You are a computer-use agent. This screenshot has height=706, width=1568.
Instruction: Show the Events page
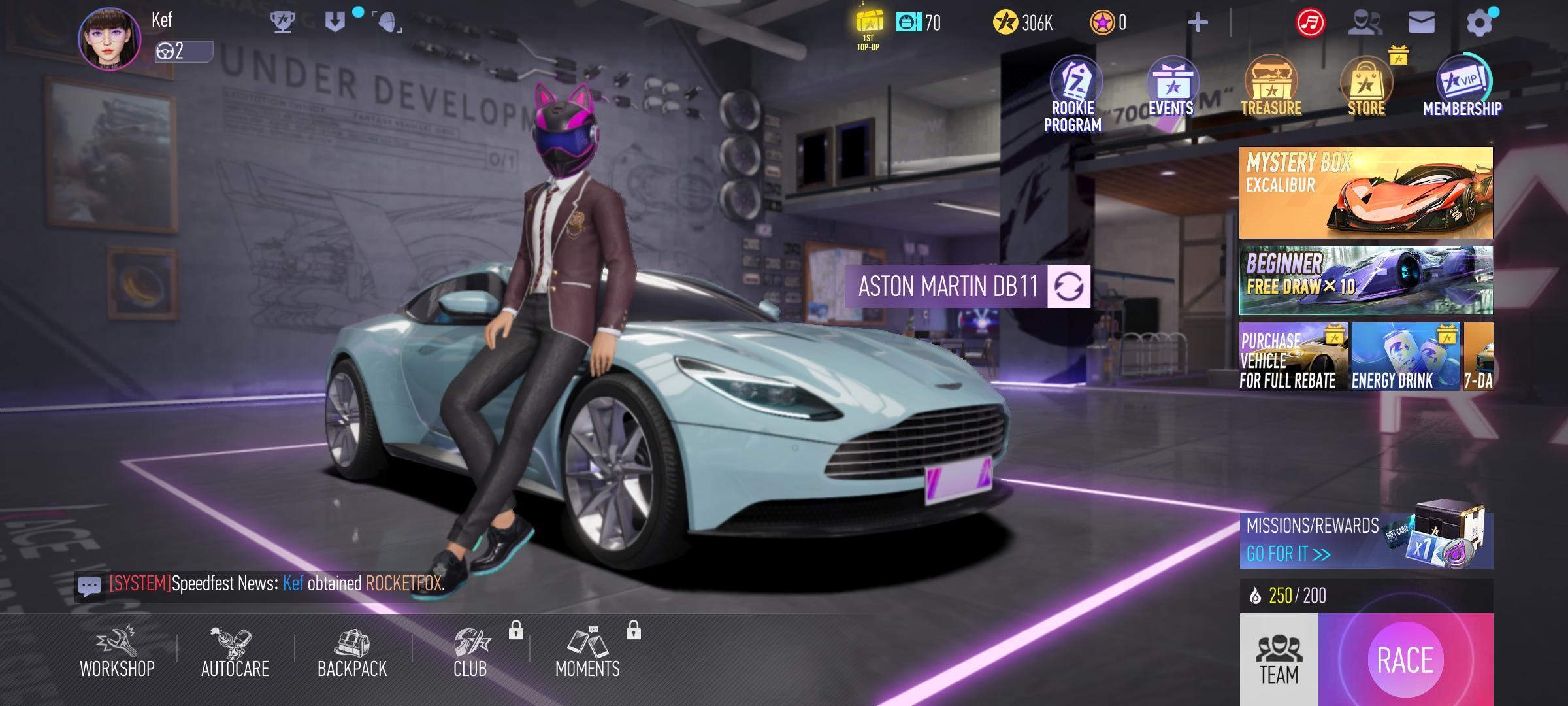(1171, 88)
